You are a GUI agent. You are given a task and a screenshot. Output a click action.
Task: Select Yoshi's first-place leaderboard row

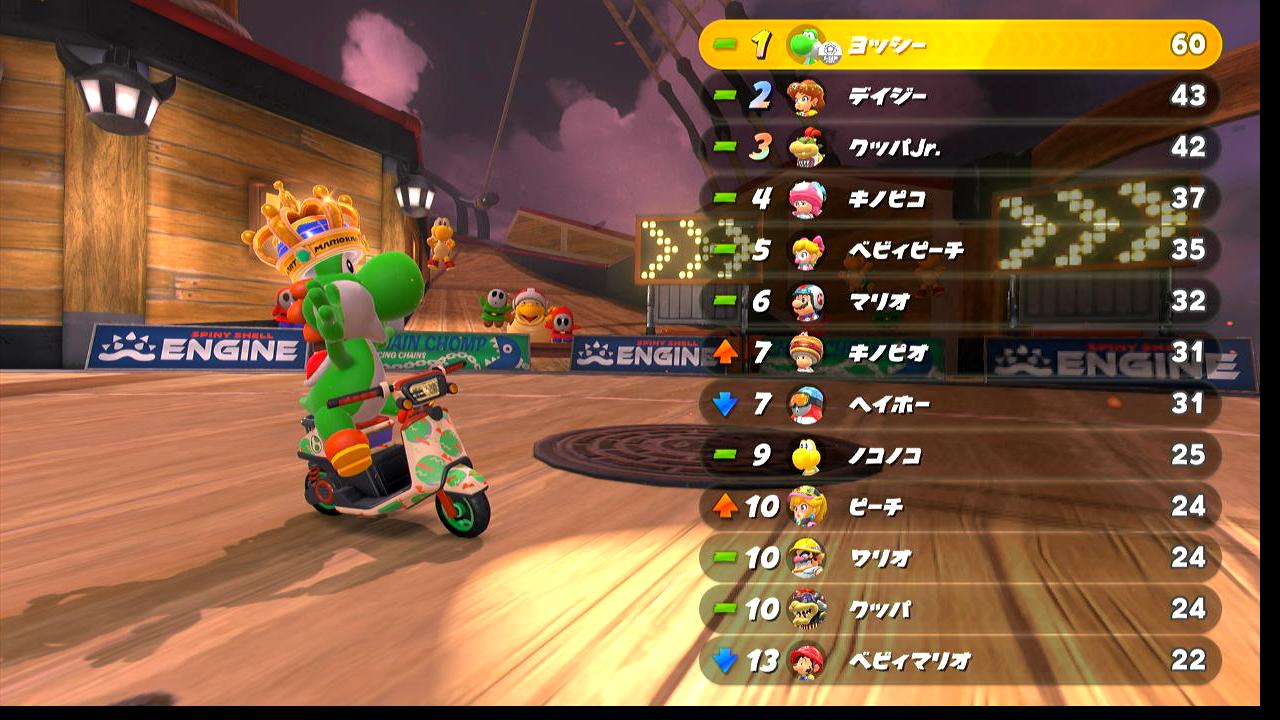click(x=960, y=45)
